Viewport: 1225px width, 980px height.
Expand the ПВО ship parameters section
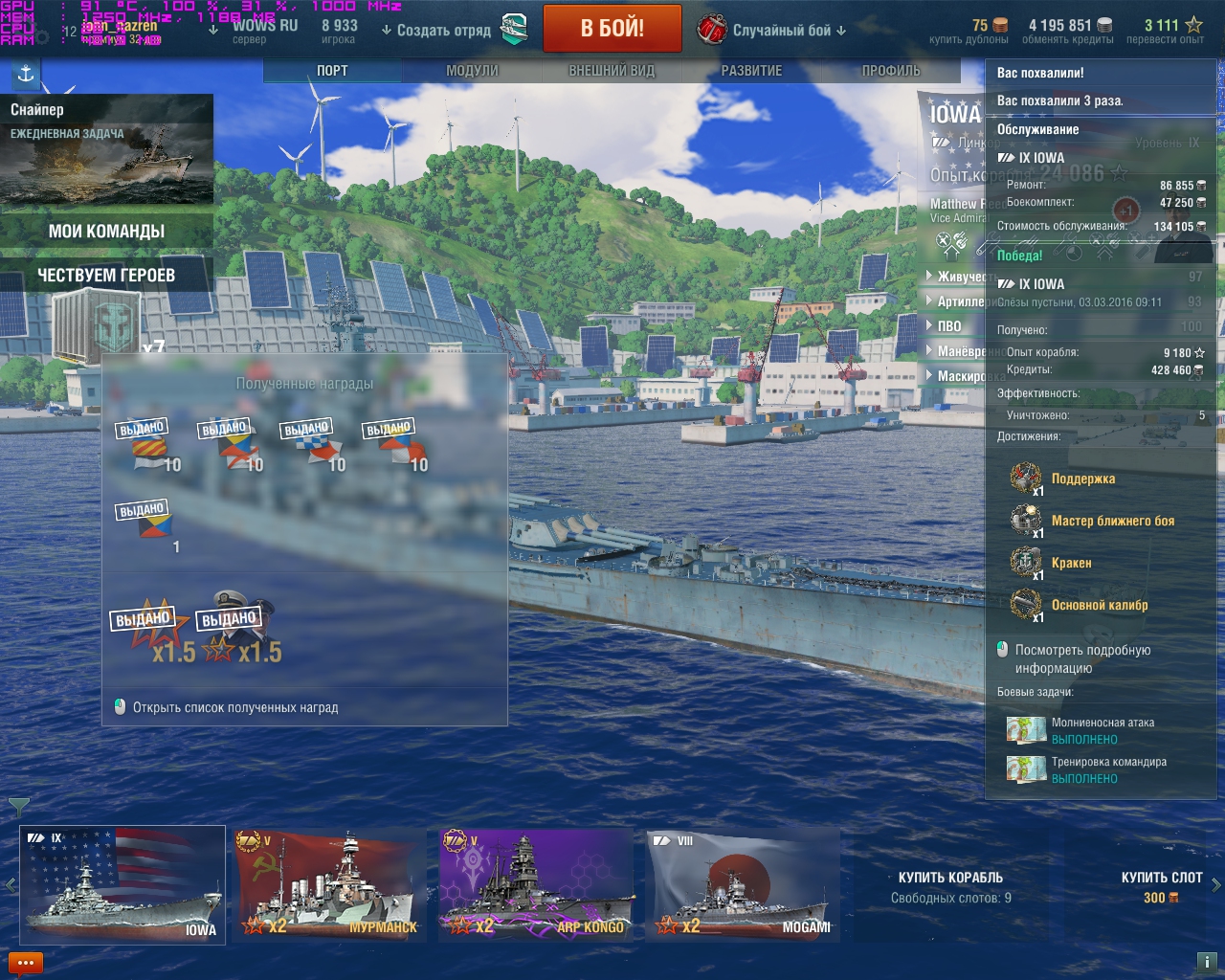click(x=948, y=326)
